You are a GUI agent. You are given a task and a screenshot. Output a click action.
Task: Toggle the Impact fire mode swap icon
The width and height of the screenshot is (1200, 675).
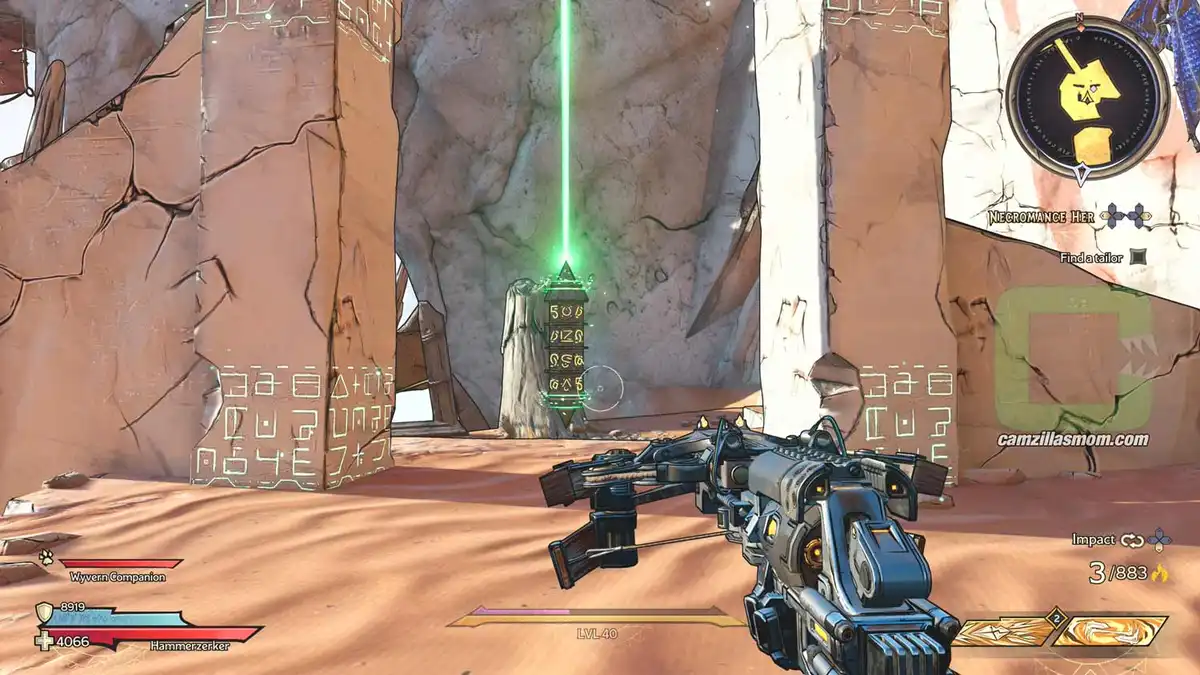point(1132,540)
